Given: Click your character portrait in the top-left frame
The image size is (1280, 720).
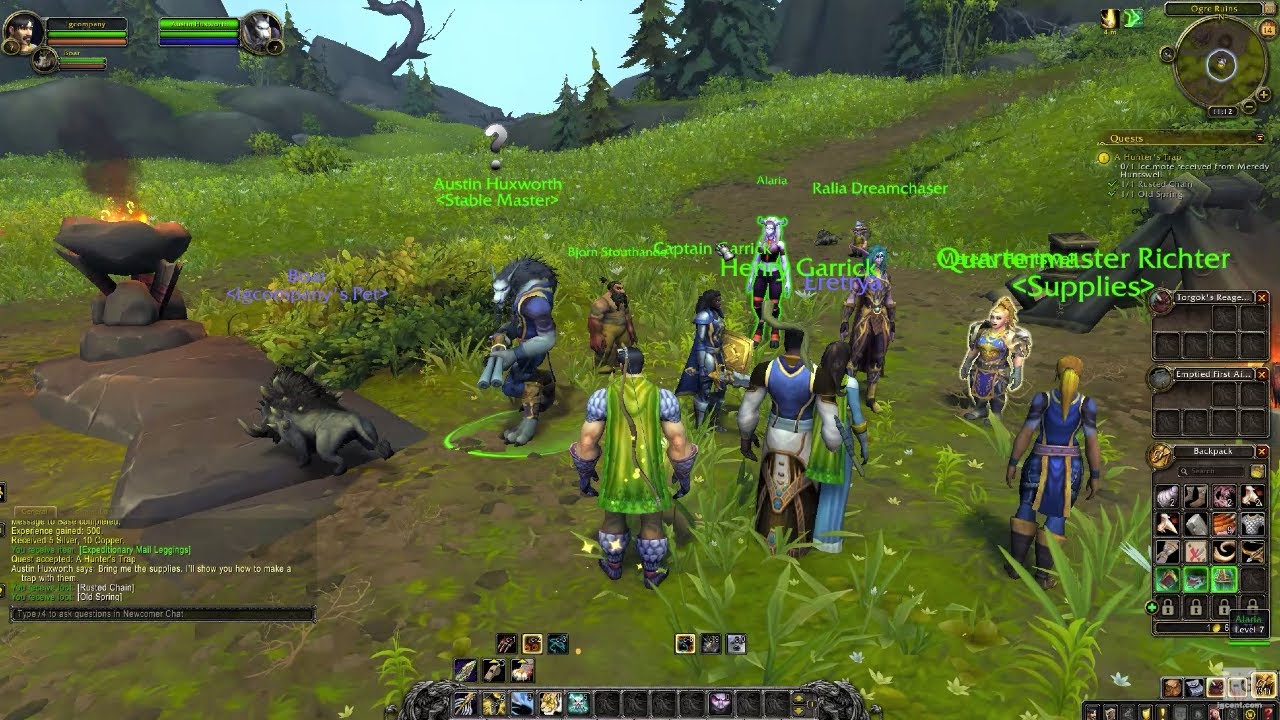Looking at the screenshot, I should click(x=26, y=30).
